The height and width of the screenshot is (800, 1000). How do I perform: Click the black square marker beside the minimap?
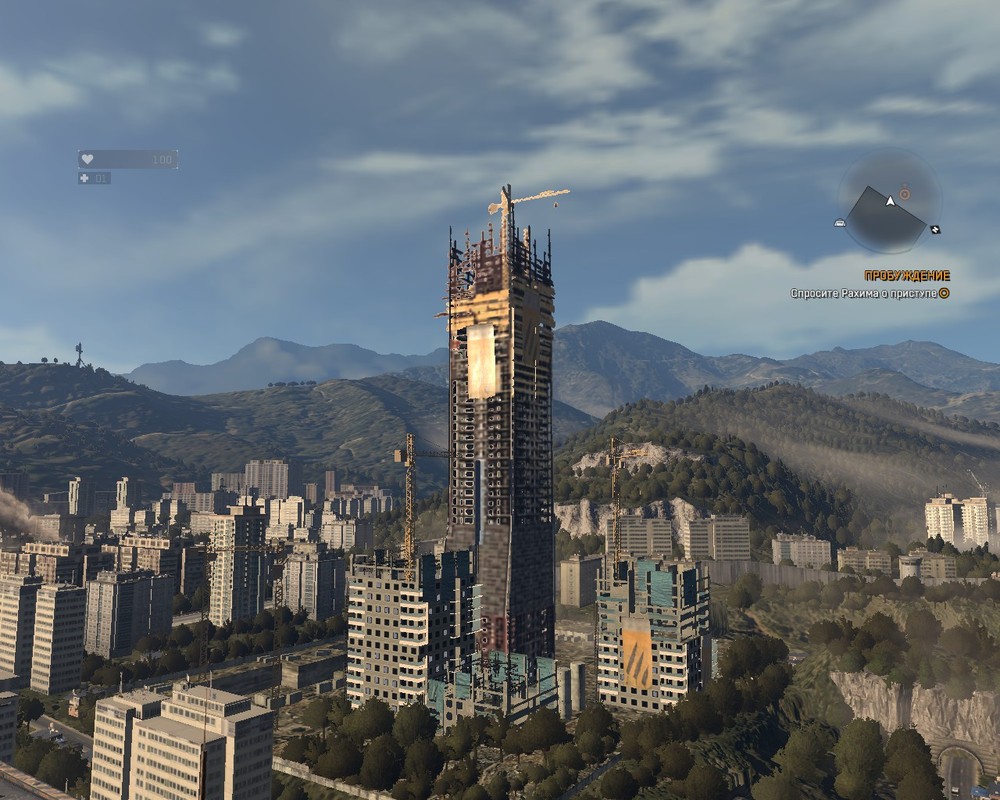point(935,229)
